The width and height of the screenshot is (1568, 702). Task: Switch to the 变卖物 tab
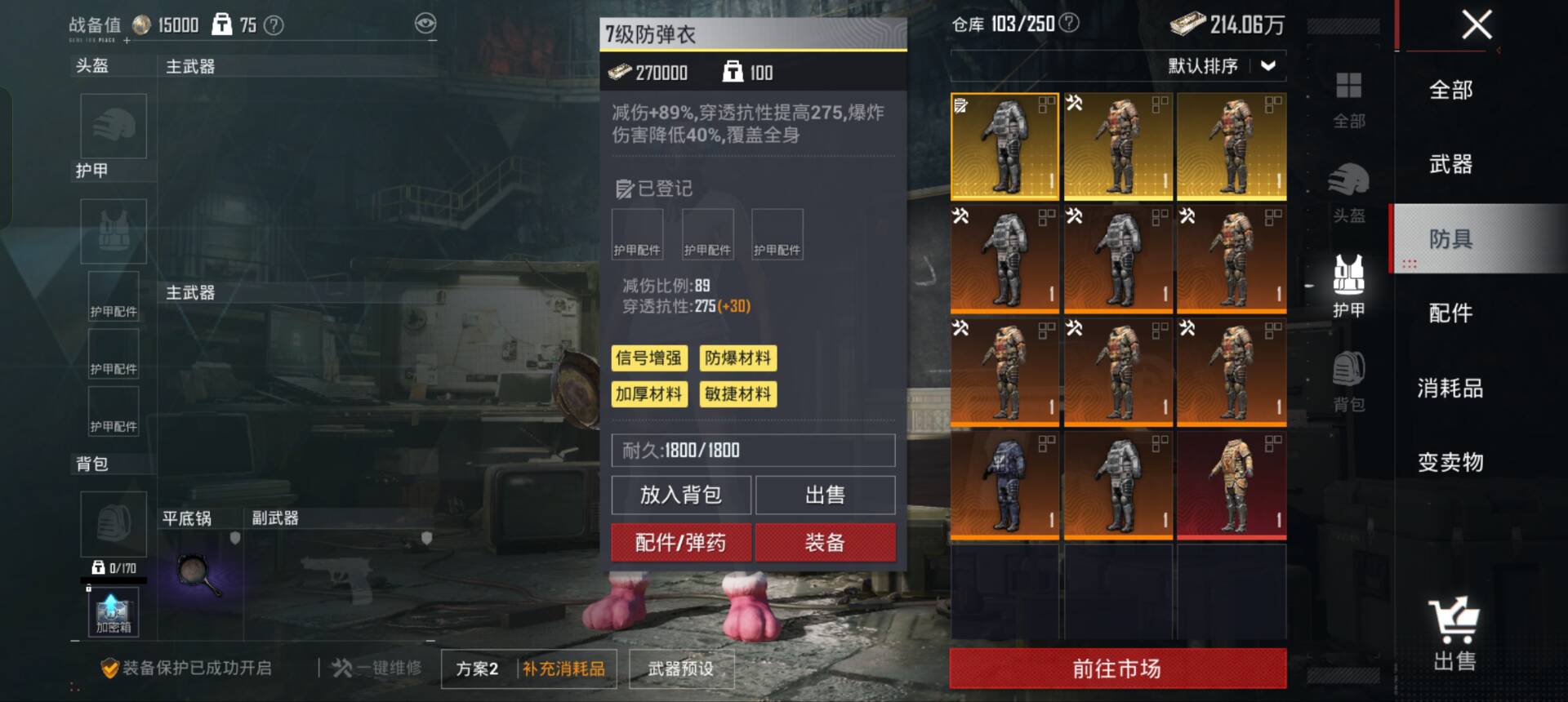tap(1450, 462)
